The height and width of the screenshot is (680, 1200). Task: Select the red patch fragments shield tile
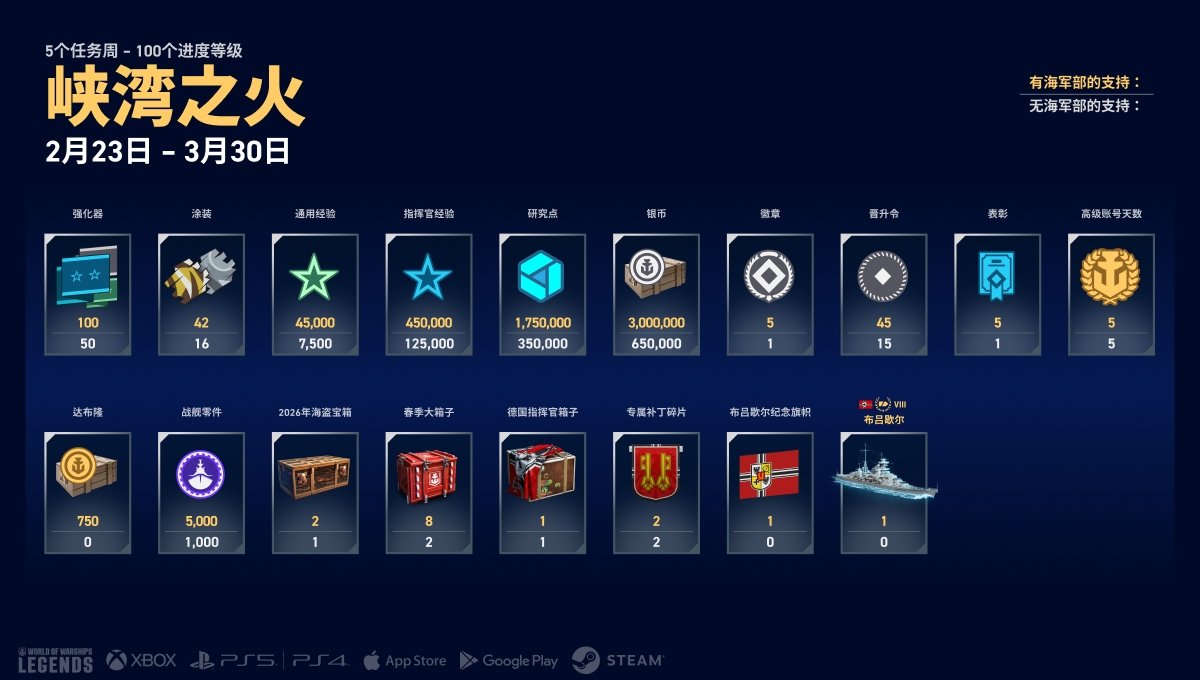656,492
